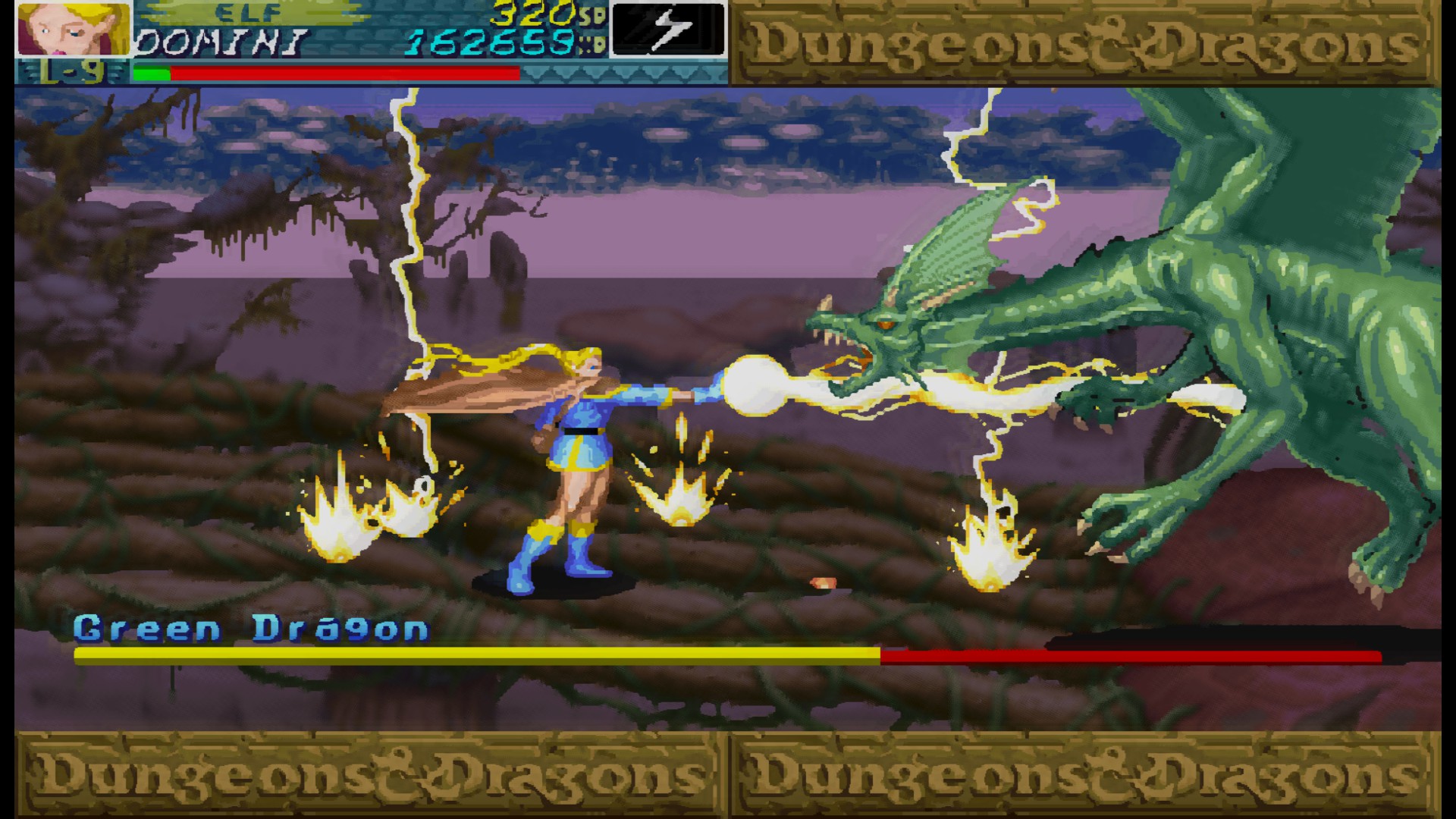The image size is (1456, 819).
Task: Click the ELF class label
Action: coord(246,11)
